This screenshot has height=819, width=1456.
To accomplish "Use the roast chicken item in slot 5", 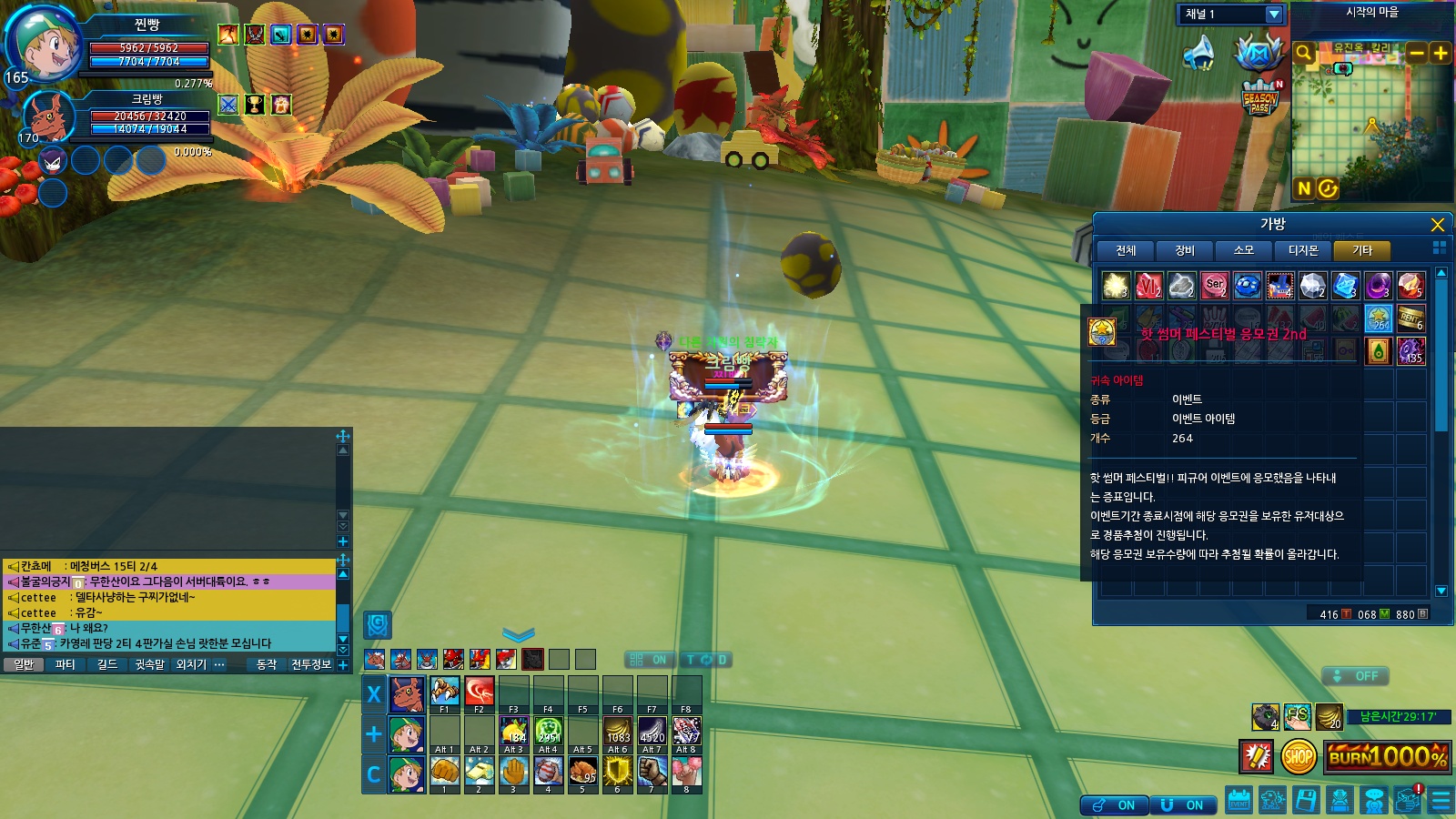I will pos(582,772).
